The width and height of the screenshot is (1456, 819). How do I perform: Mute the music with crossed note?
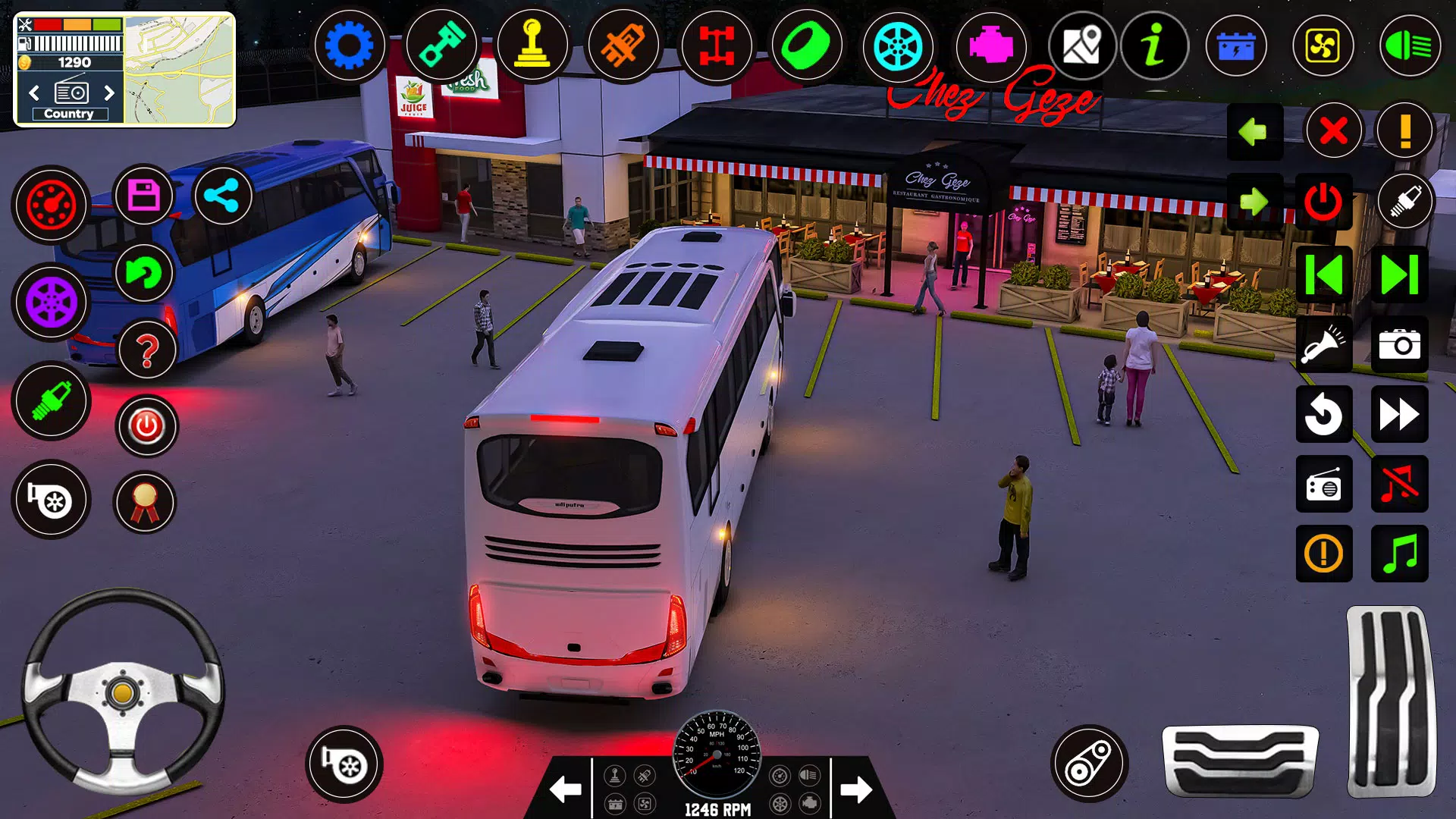[x=1399, y=485]
